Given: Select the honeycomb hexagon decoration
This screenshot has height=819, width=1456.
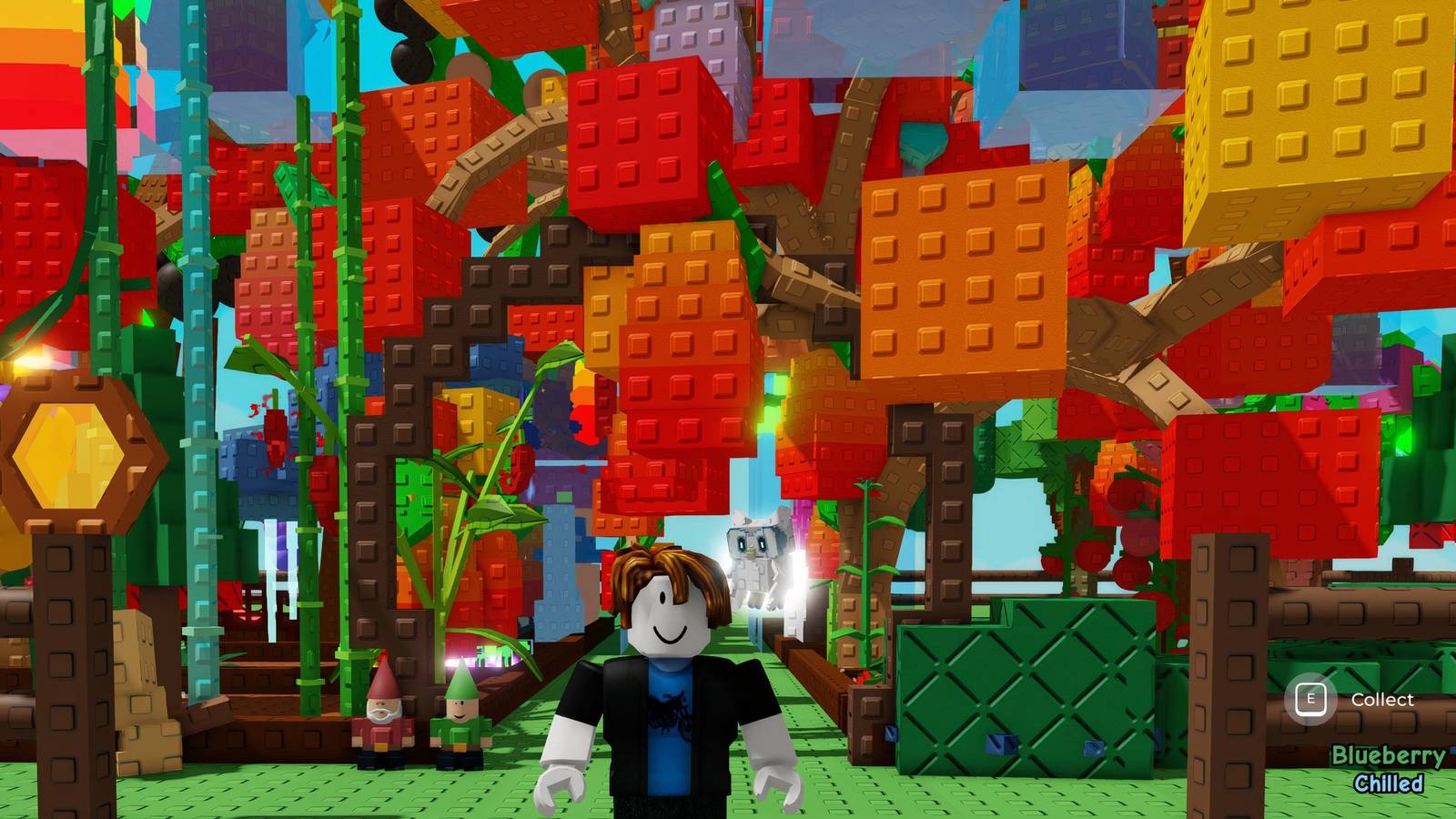Looking at the screenshot, I should [x=68, y=455].
